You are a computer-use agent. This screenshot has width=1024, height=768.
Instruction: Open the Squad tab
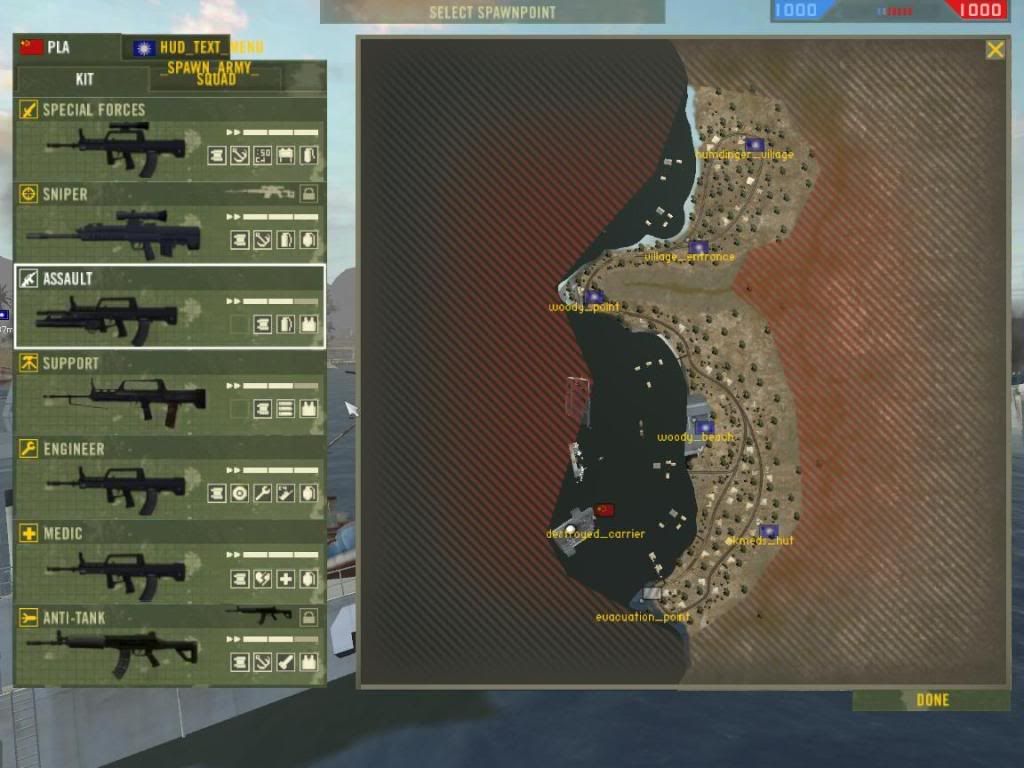(216, 79)
